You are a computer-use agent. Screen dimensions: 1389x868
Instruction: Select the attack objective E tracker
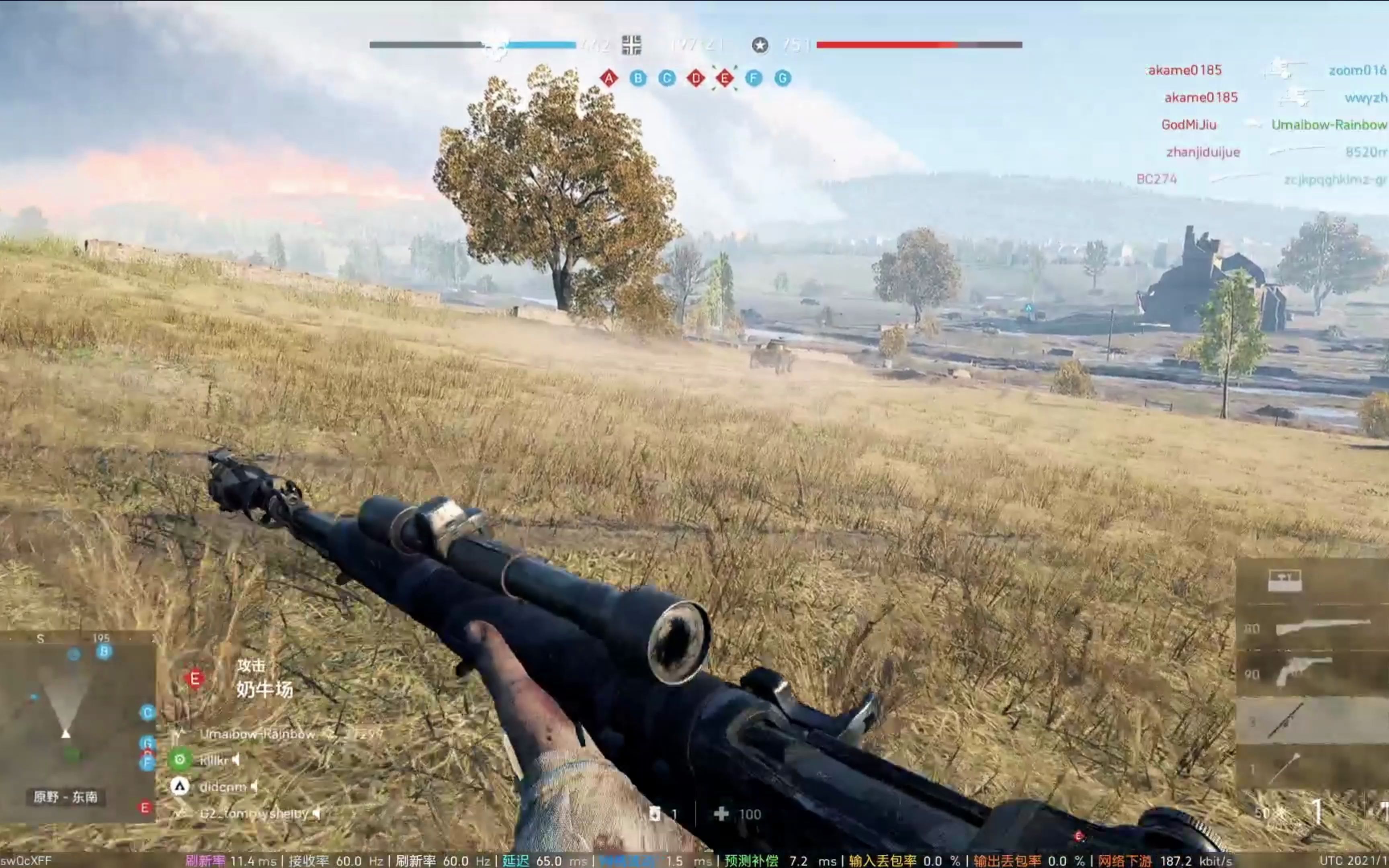coord(195,679)
